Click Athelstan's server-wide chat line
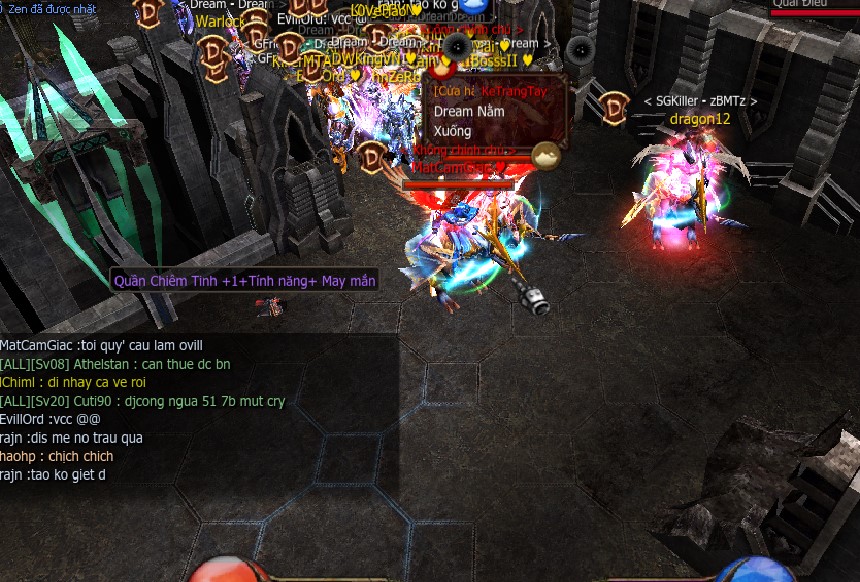The width and height of the screenshot is (860, 582). tap(115, 364)
